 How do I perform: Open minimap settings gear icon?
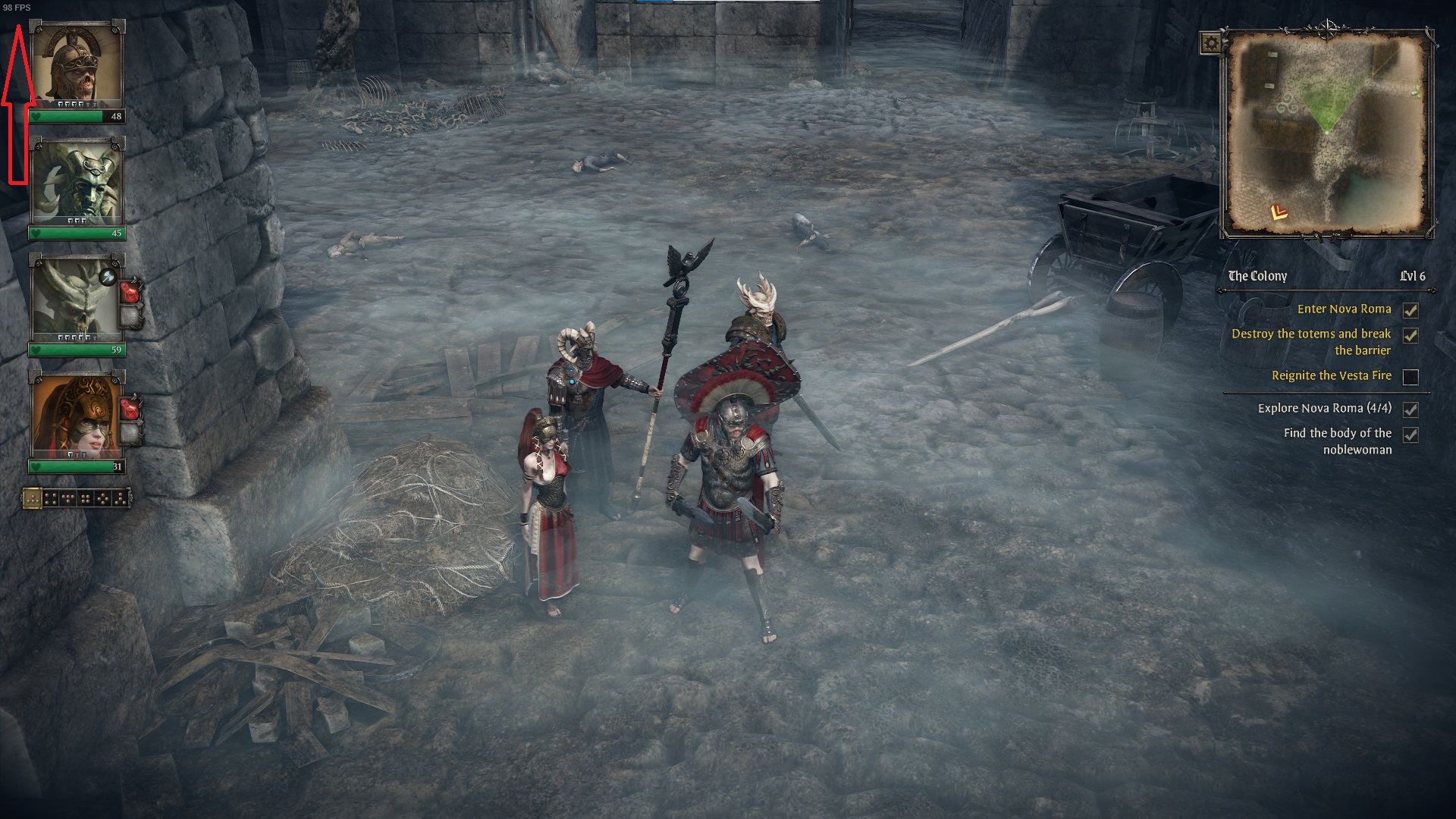point(1211,43)
